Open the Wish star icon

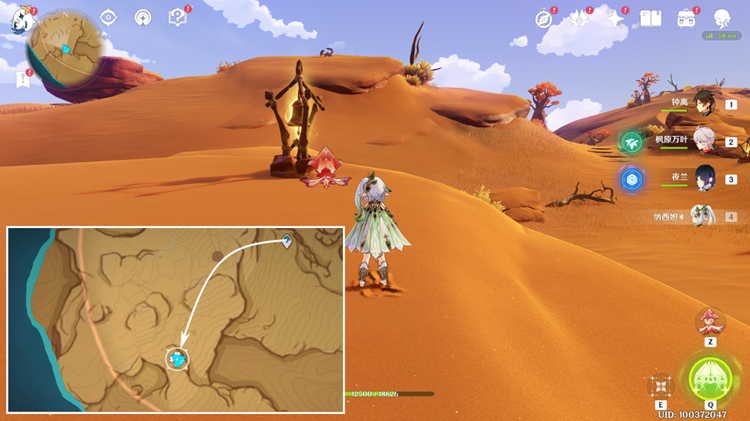pyautogui.click(x=615, y=18)
